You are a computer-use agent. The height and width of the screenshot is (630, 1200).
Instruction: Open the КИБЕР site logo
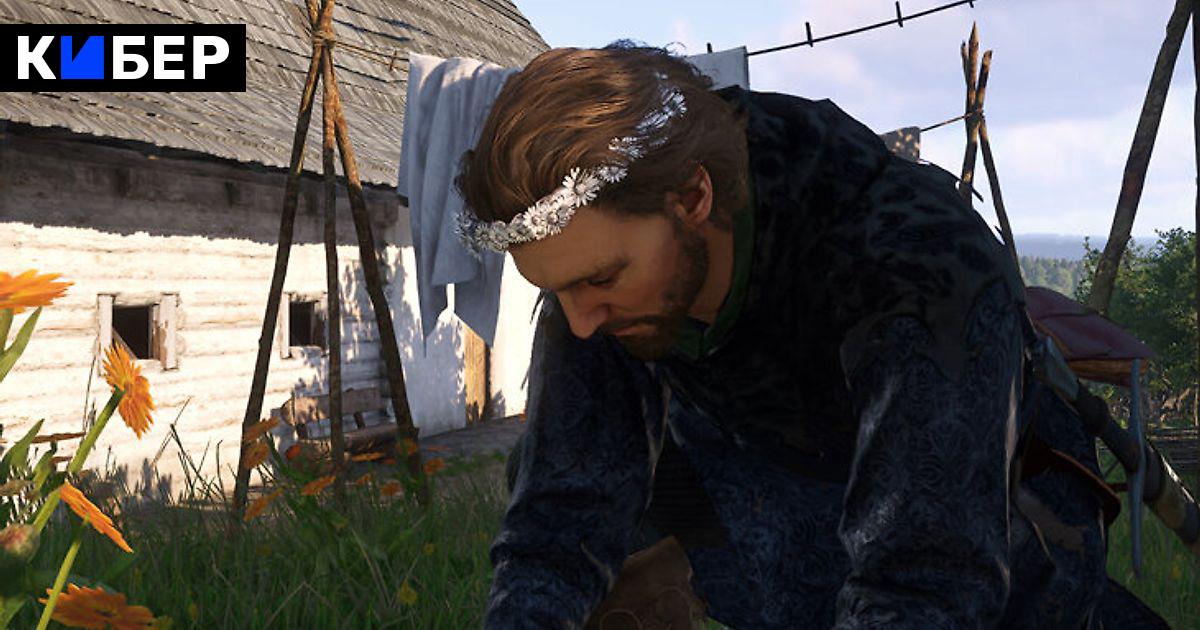[x=123, y=58]
